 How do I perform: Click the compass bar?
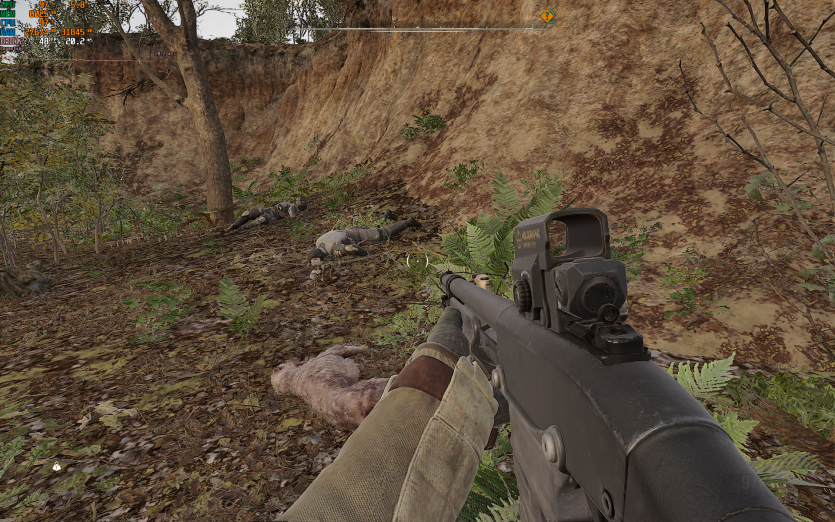coord(430,28)
